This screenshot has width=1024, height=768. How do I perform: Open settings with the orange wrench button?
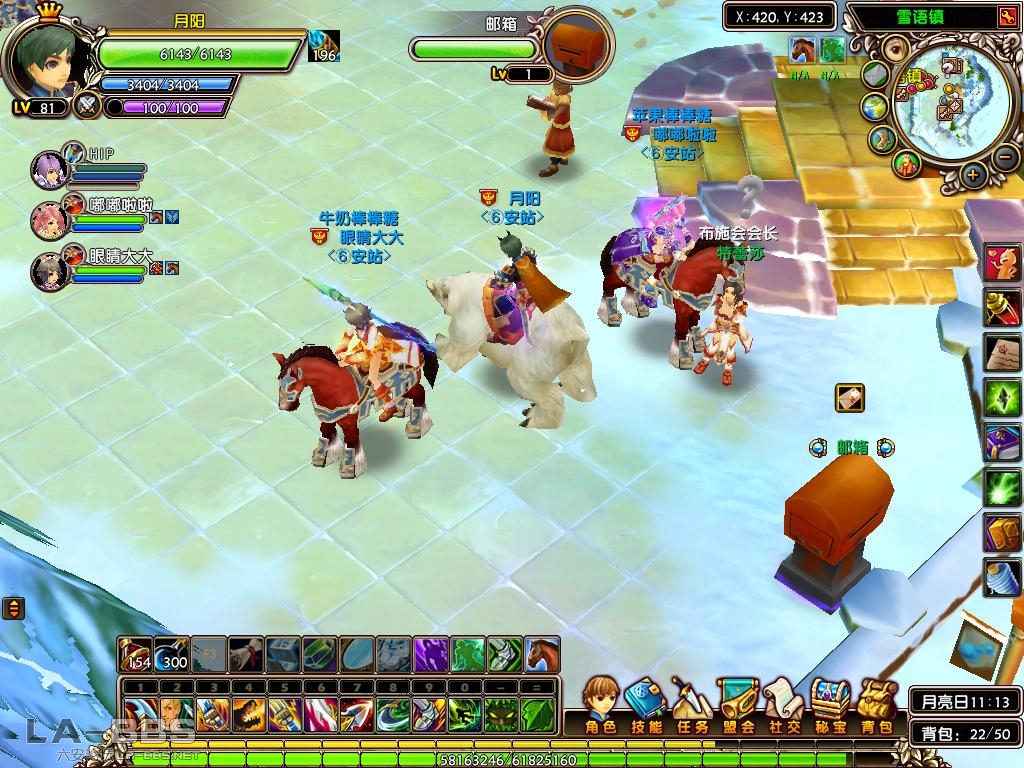coord(1006,17)
